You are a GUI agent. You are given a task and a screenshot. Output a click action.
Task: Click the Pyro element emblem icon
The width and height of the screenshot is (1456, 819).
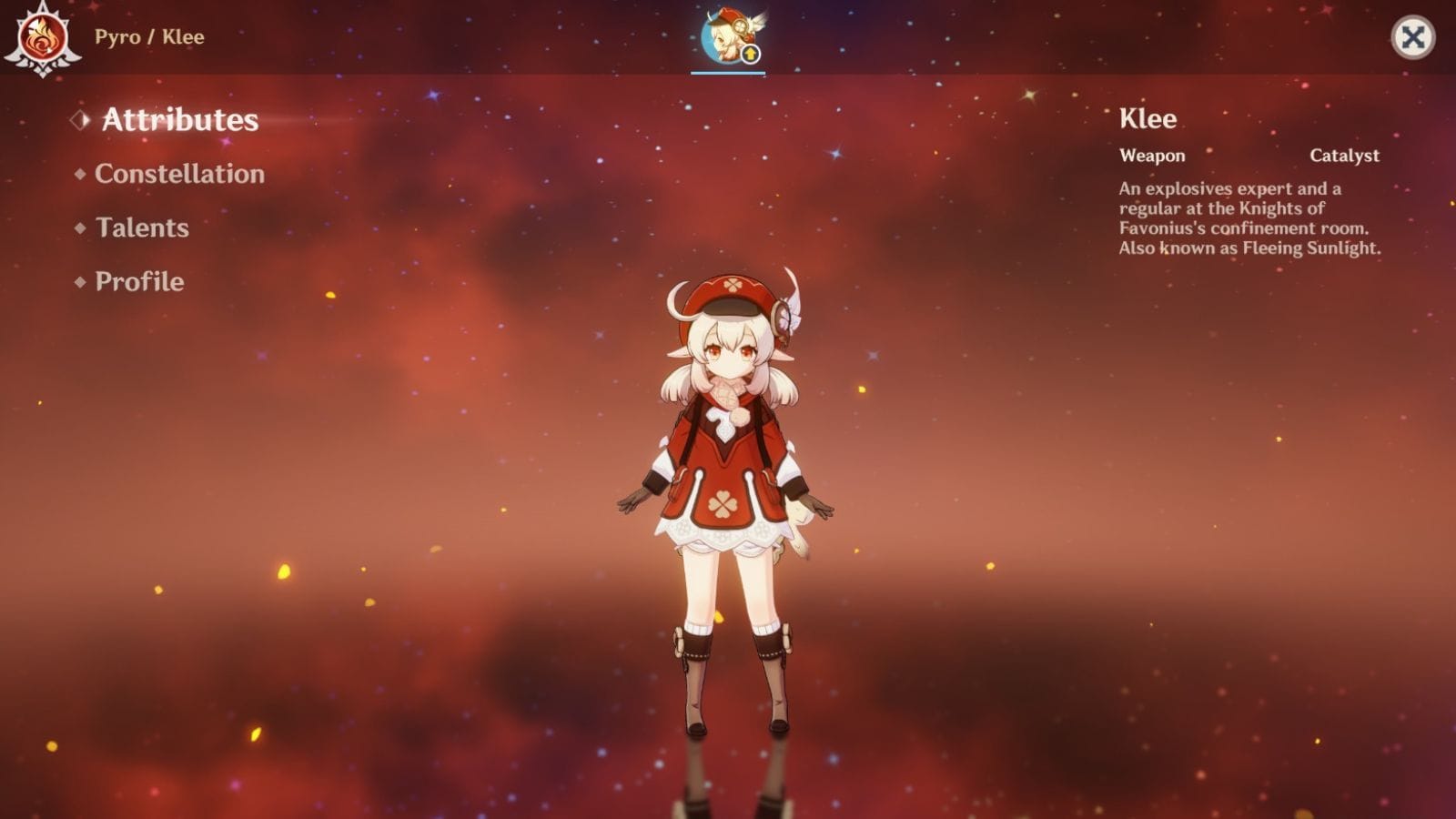(41, 38)
